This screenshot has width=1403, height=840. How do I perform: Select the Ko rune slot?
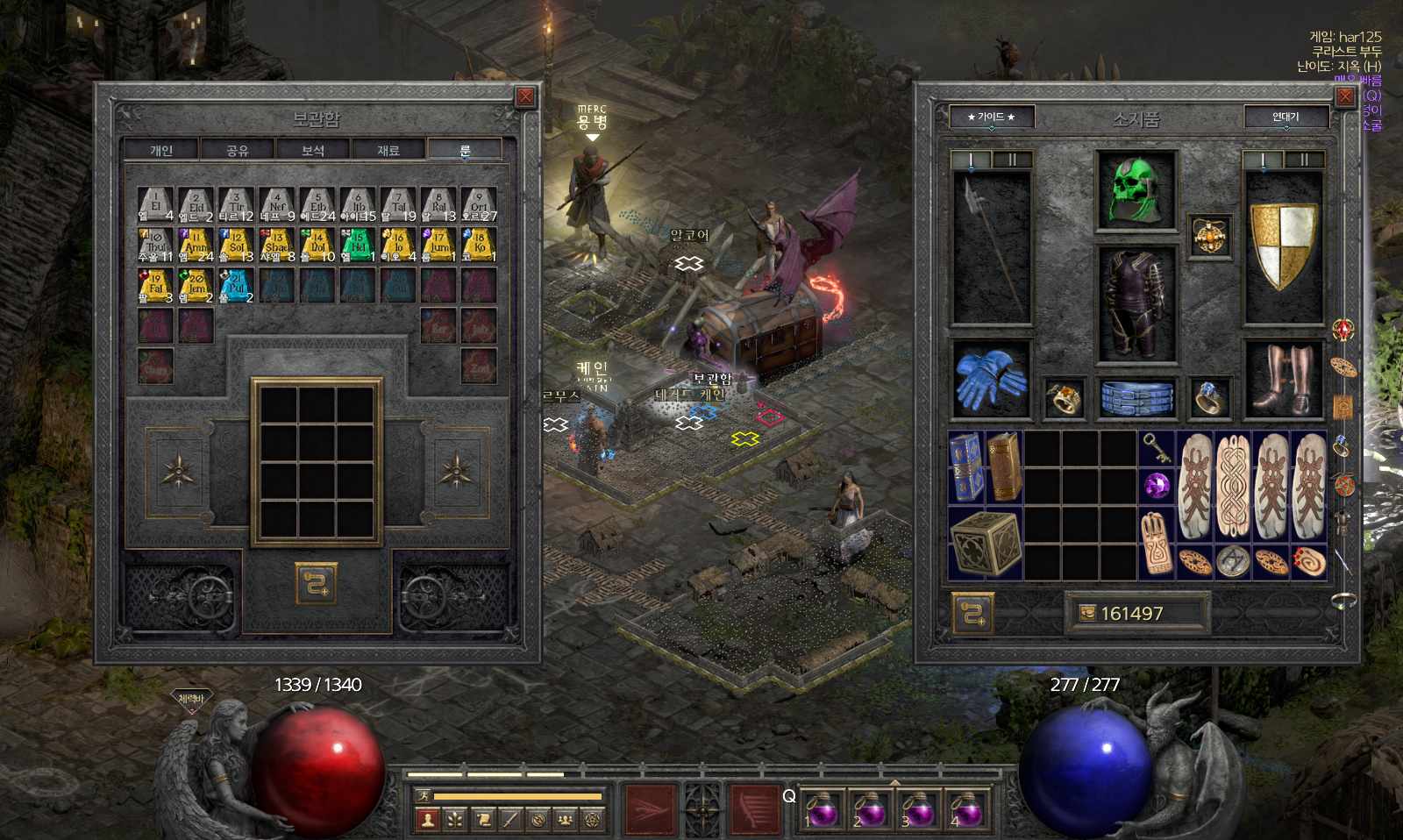479,245
